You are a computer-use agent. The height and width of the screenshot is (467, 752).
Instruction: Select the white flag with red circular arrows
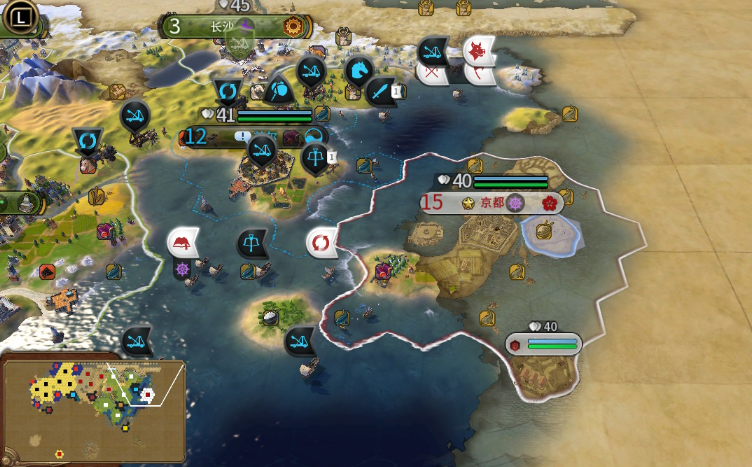click(321, 243)
